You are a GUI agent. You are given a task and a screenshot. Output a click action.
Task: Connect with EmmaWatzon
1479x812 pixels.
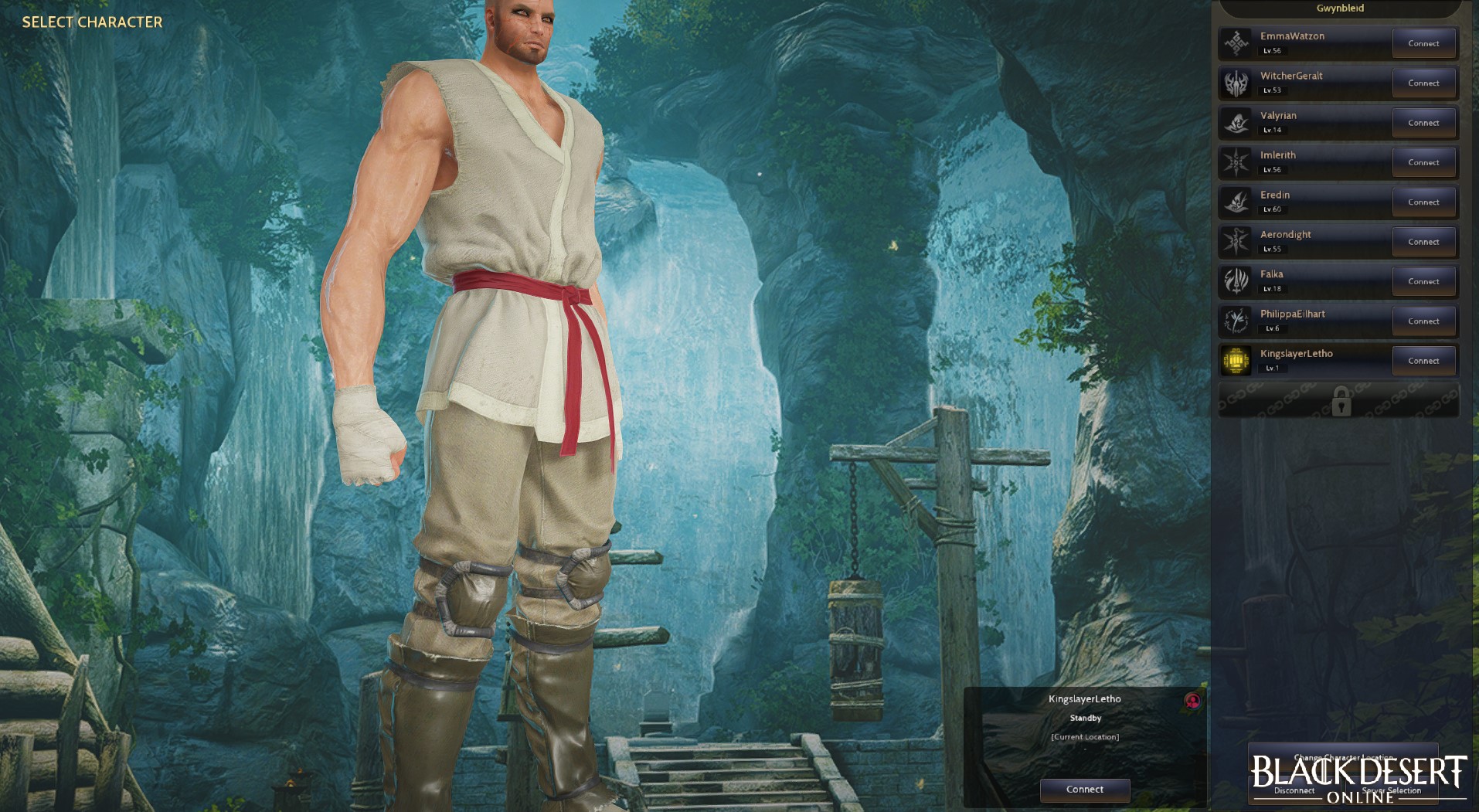[1424, 42]
